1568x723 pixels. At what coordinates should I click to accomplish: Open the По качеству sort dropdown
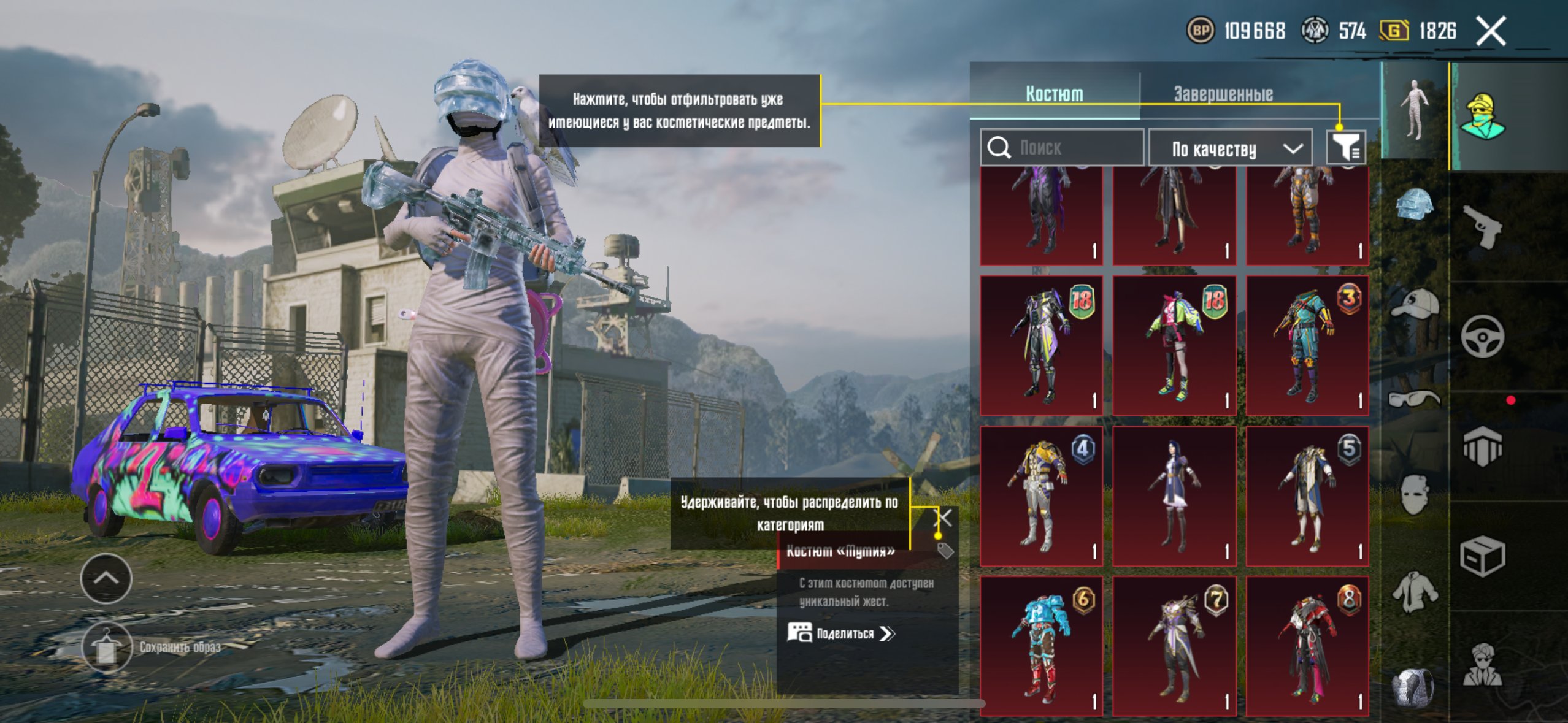1230,148
